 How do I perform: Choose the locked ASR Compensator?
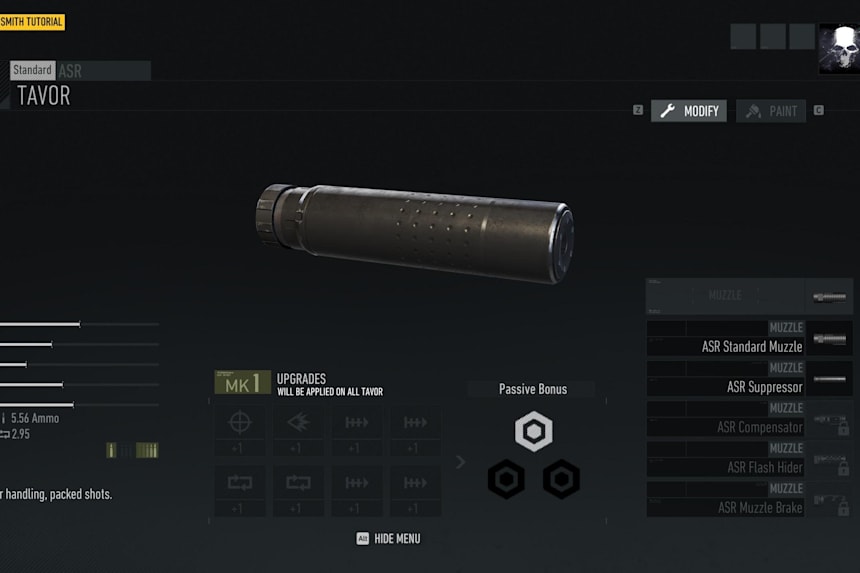(749, 419)
